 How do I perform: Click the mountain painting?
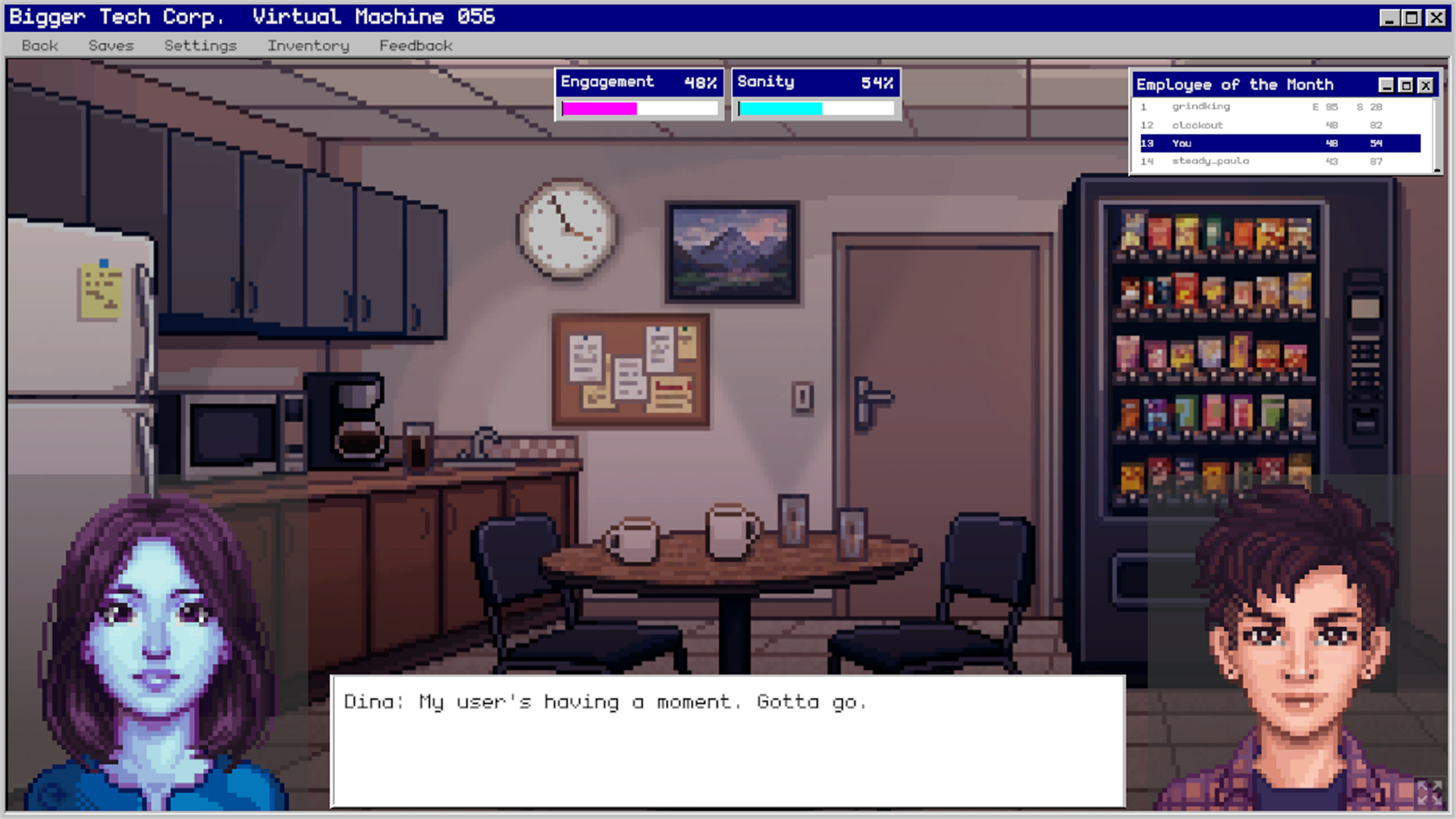click(730, 250)
